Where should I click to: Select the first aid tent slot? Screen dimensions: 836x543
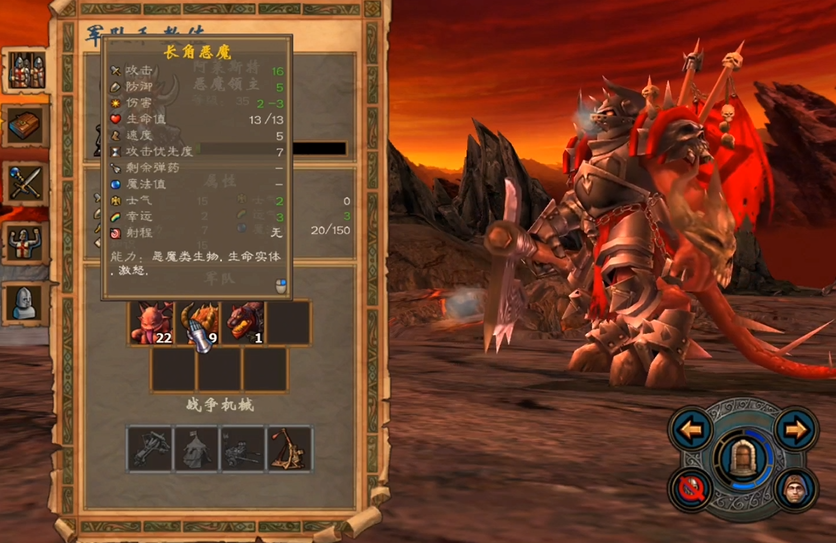point(197,449)
